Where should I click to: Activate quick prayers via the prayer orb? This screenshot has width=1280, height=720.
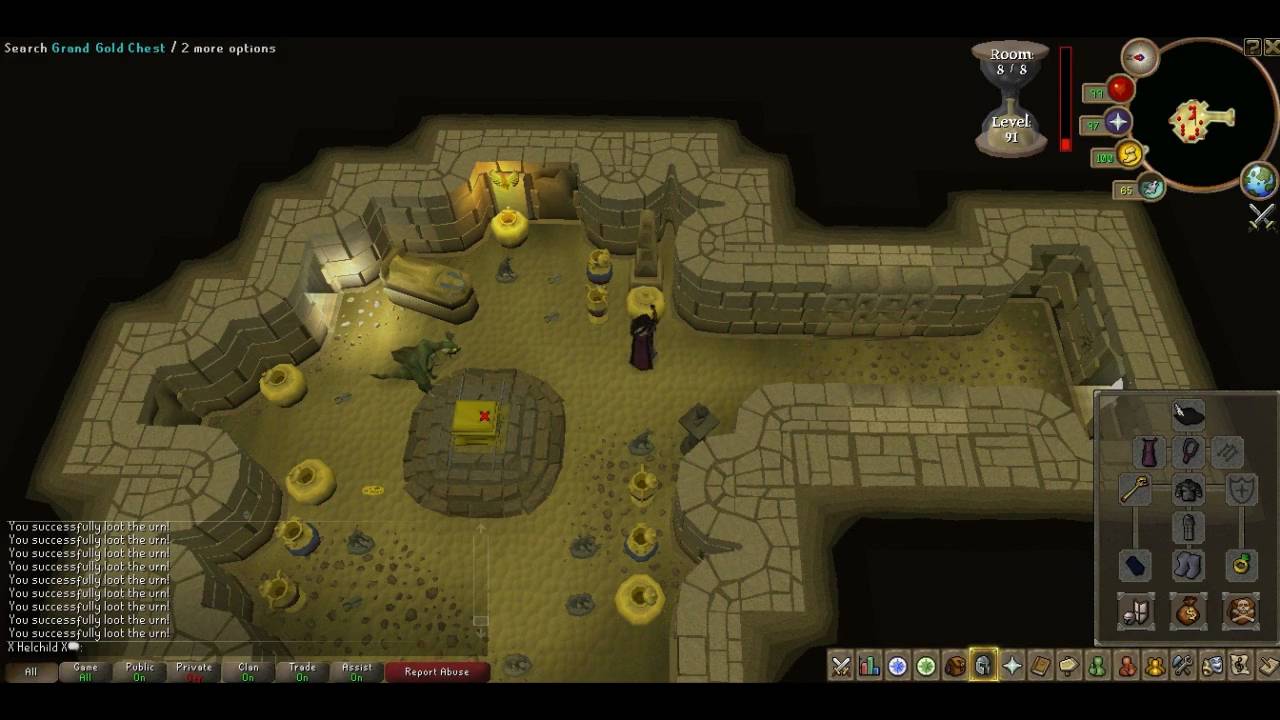(1117, 123)
